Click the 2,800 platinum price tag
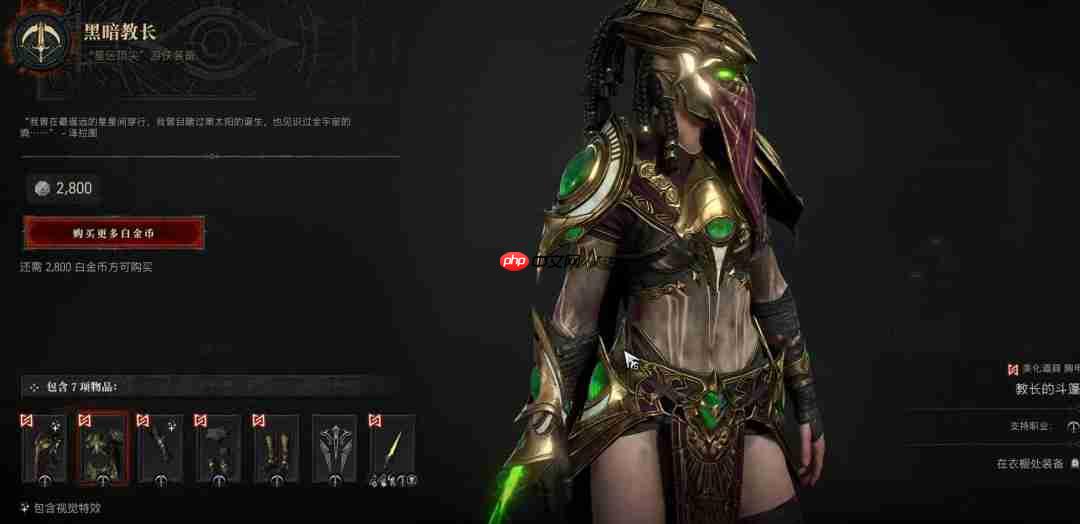 click(x=63, y=188)
